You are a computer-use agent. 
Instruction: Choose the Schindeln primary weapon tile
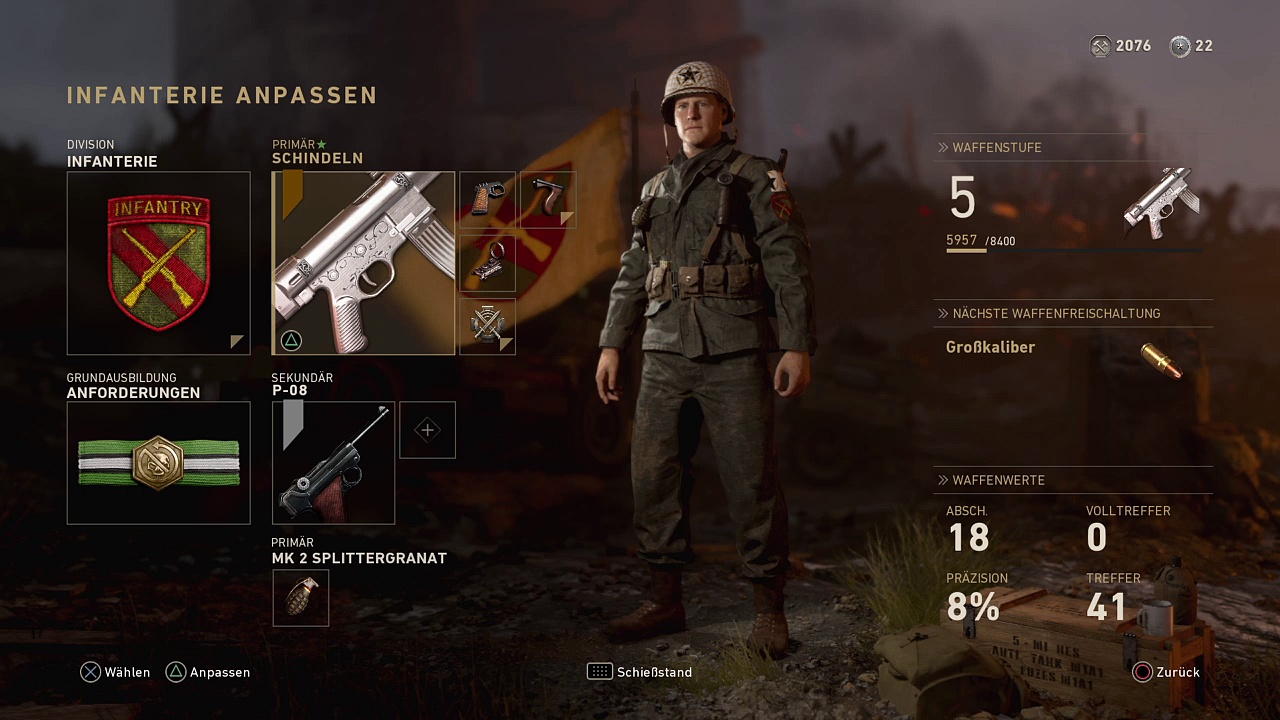click(x=363, y=263)
